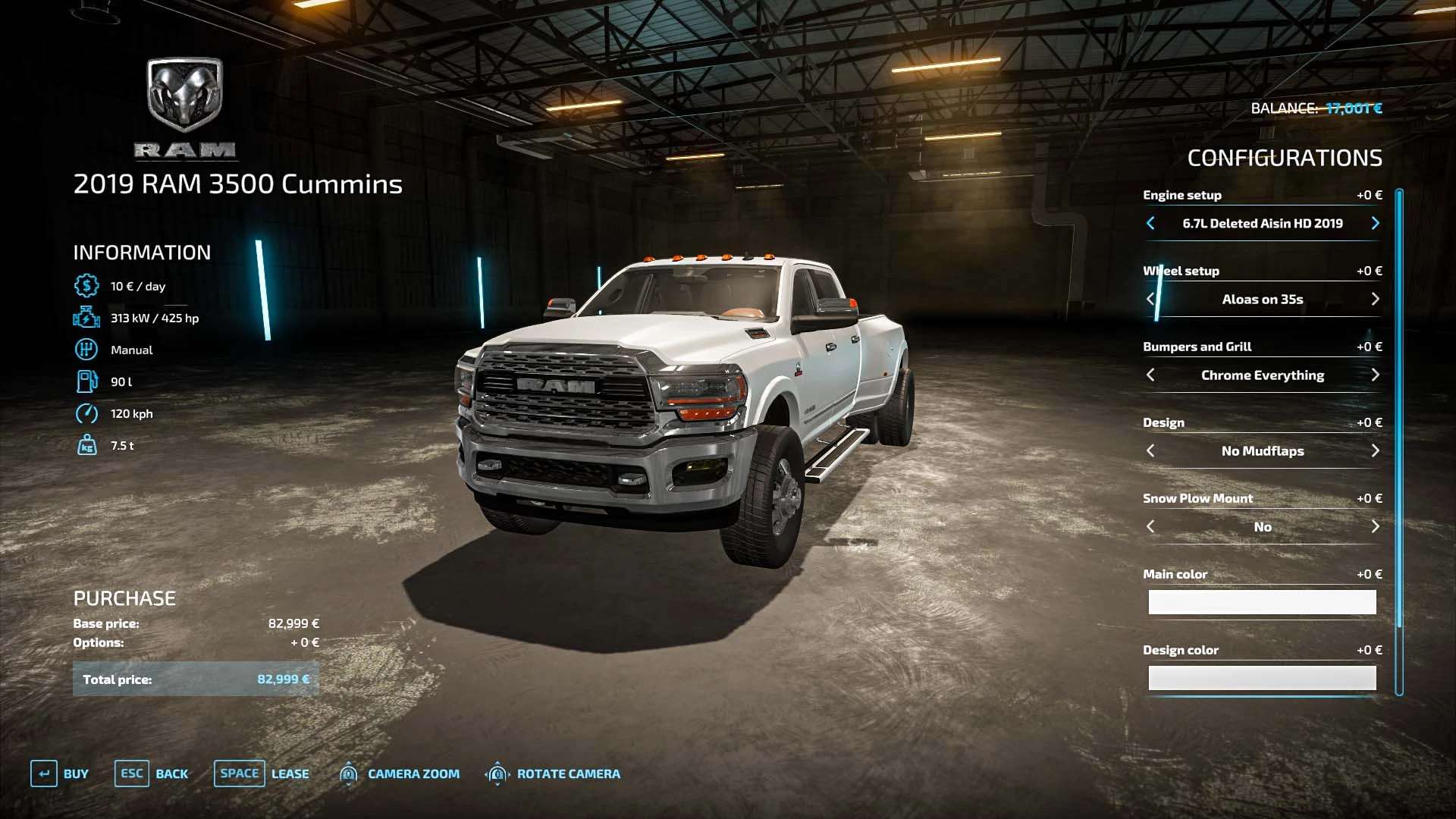Select next Engine setup option

click(x=1375, y=223)
